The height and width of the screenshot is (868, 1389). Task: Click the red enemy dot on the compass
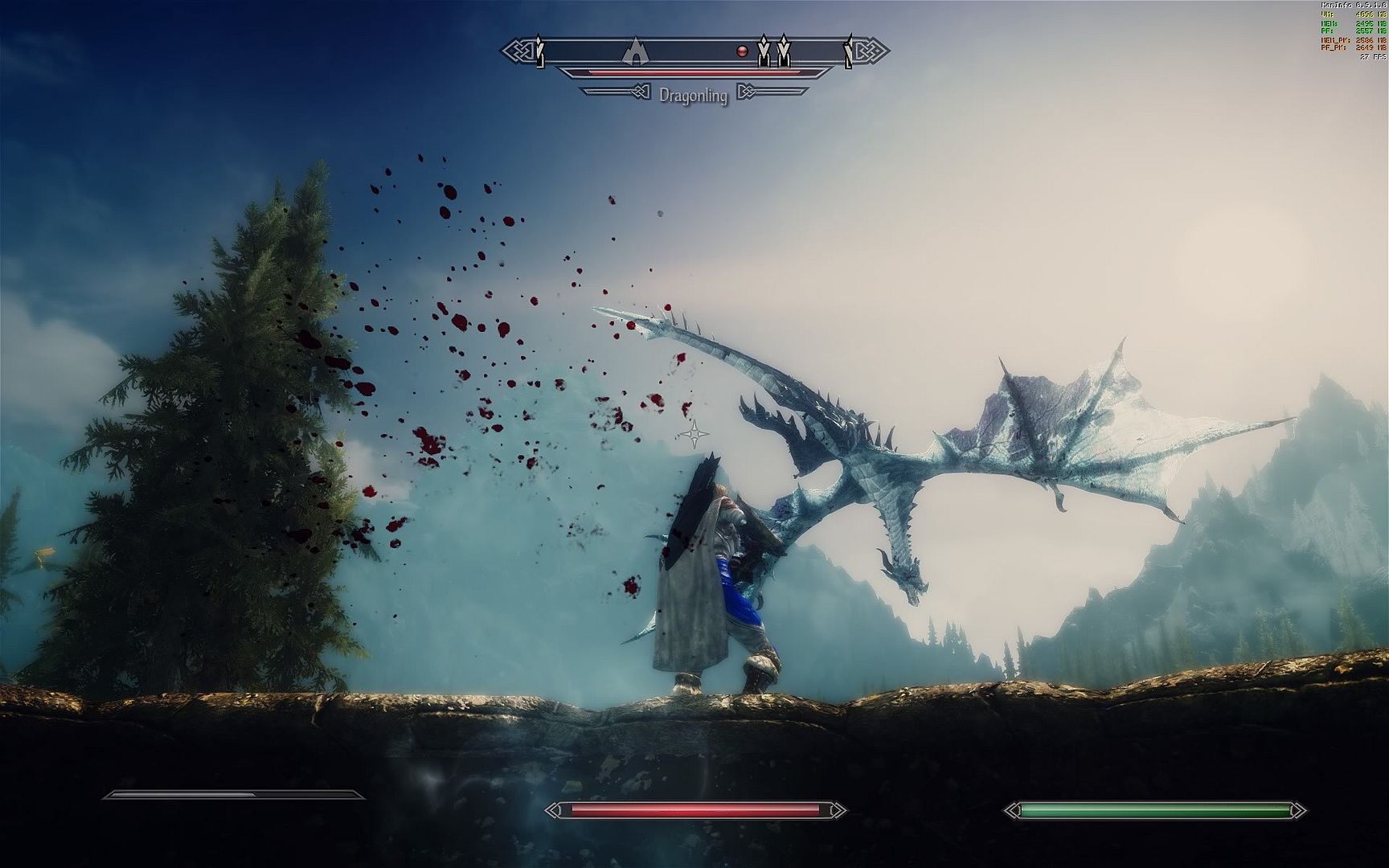[x=743, y=51]
